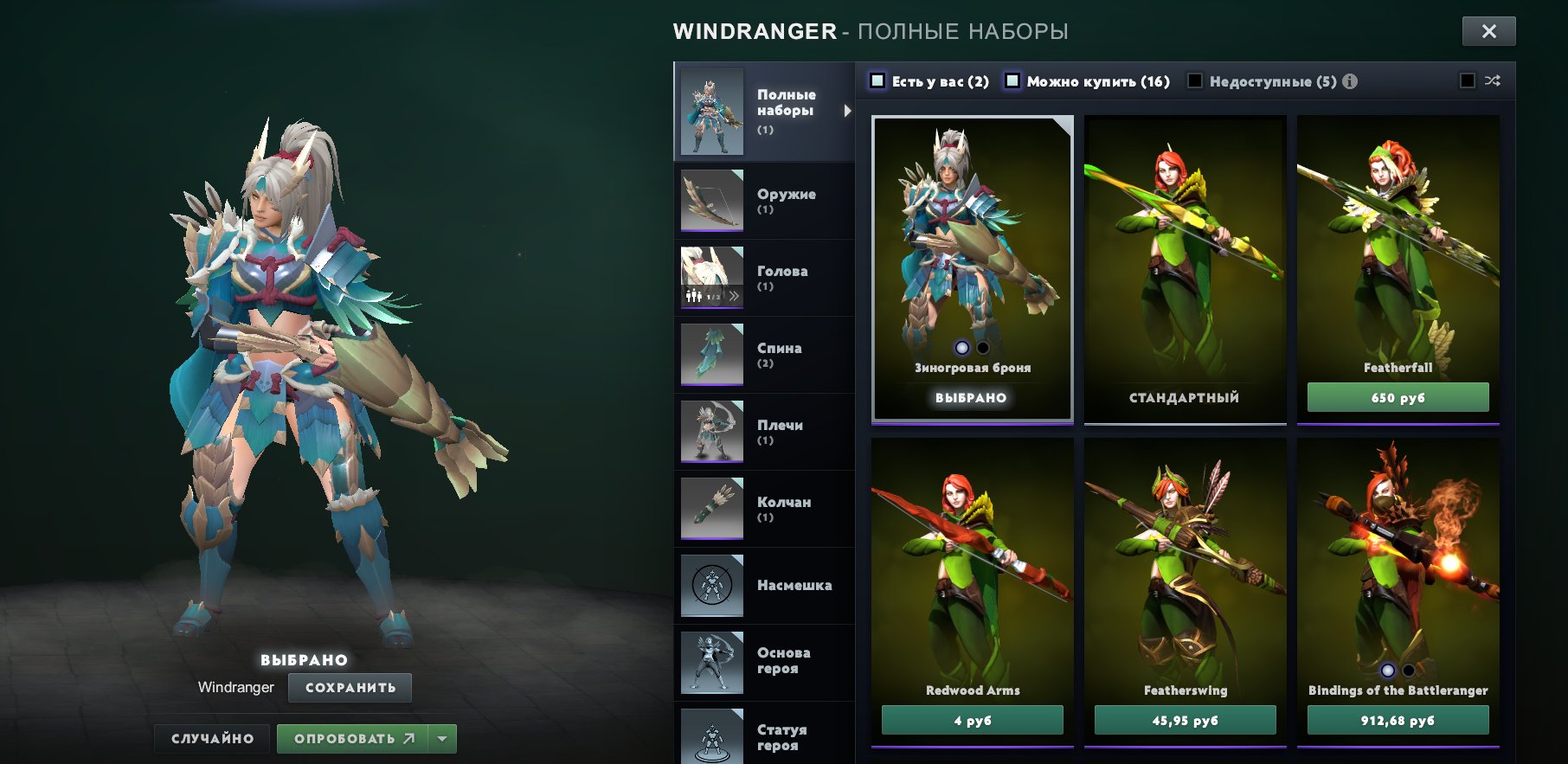Enable the 'Недоступные' filter checkbox
This screenshot has height=764, width=1568.
coord(1195,80)
